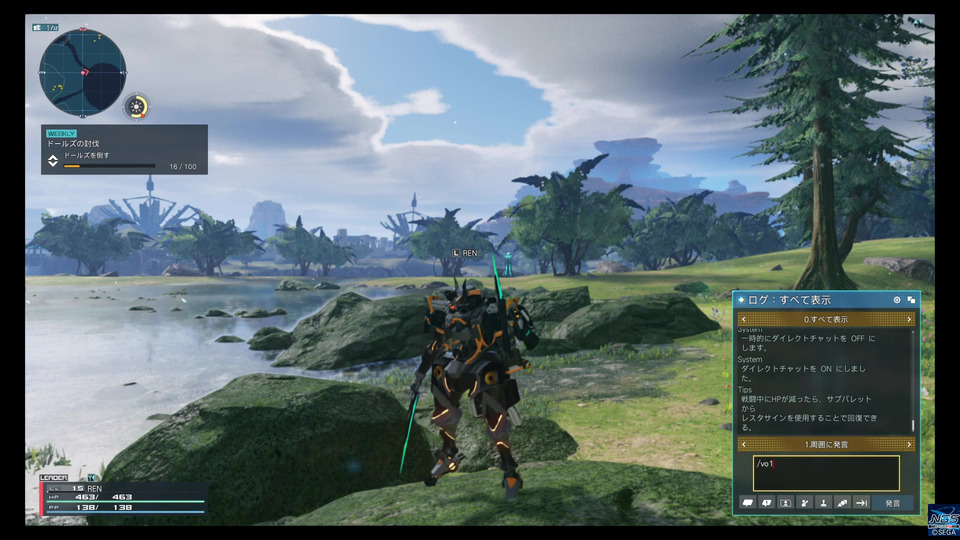Show the previous log display tab
The width and height of the screenshot is (960, 540).
pyautogui.click(x=743, y=320)
